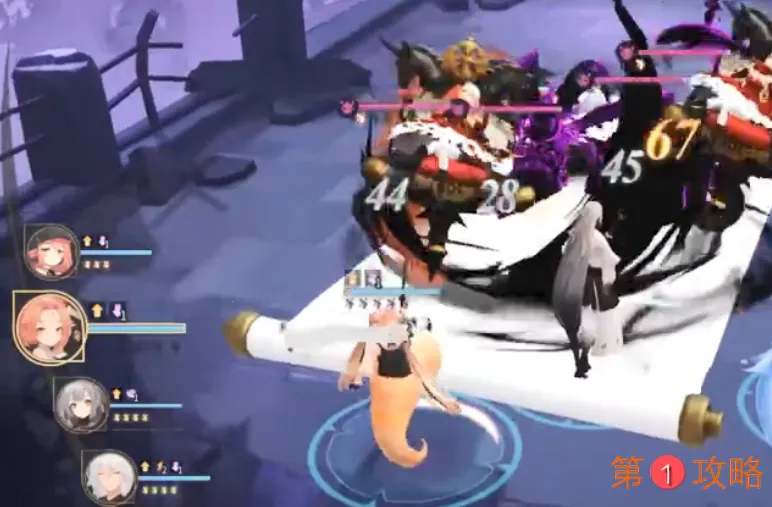Choose the highlighted orange-haired character portrait
The width and height of the screenshot is (772, 507).
pyautogui.click(x=47, y=326)
